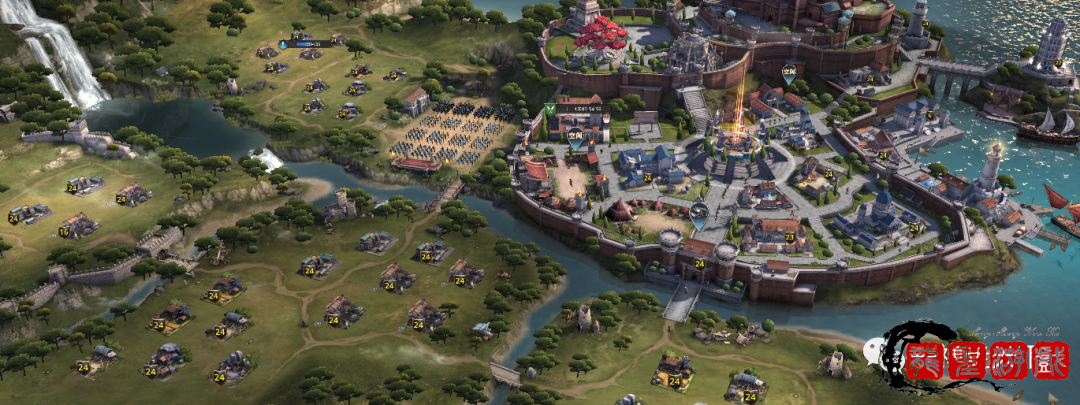Open the swirl-icon bubble above the city gate
Screen dimensions: 1080x405
tap(698, 210)
